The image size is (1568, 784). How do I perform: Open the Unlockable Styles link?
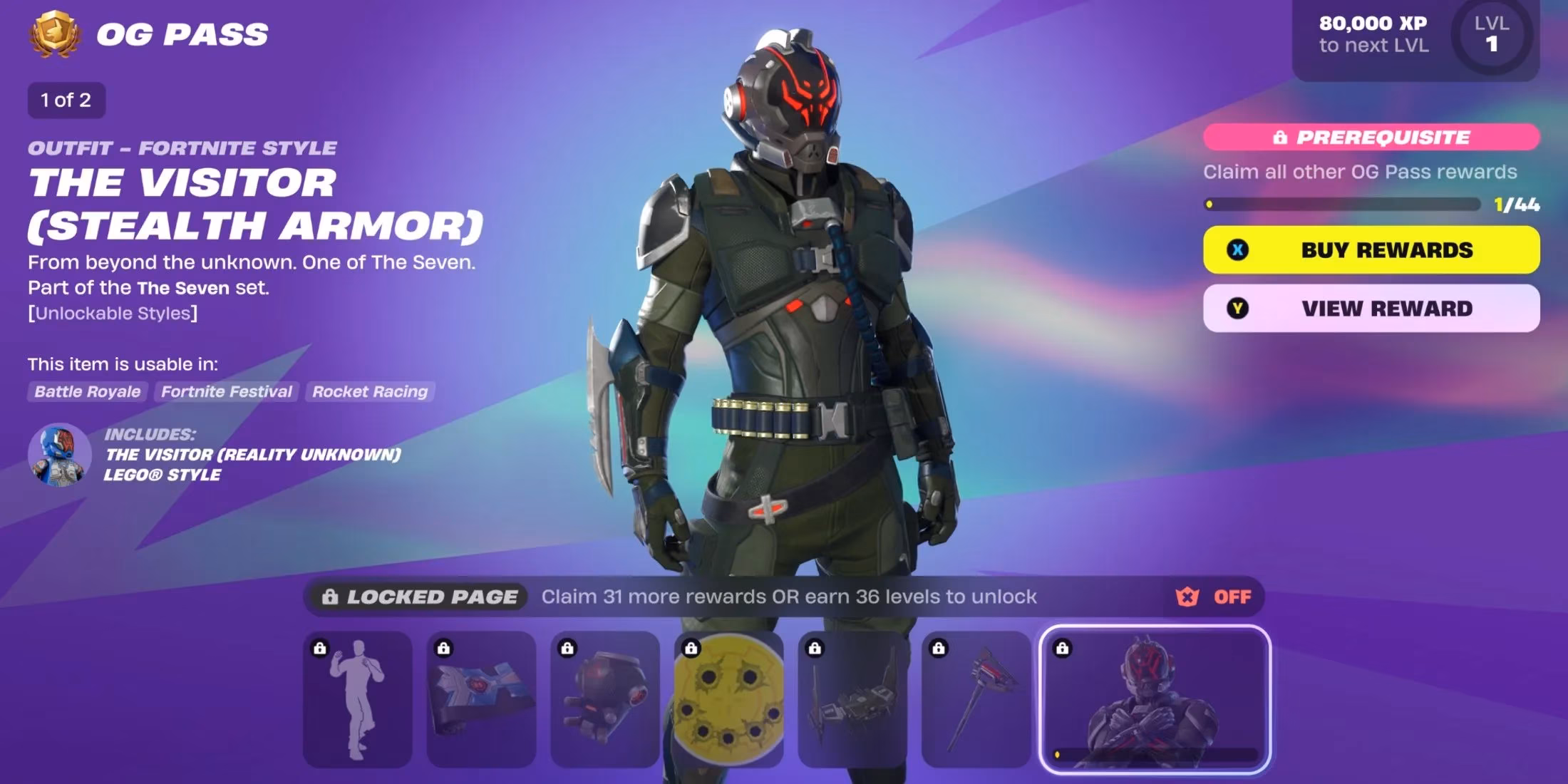click(x=113, y=312)
